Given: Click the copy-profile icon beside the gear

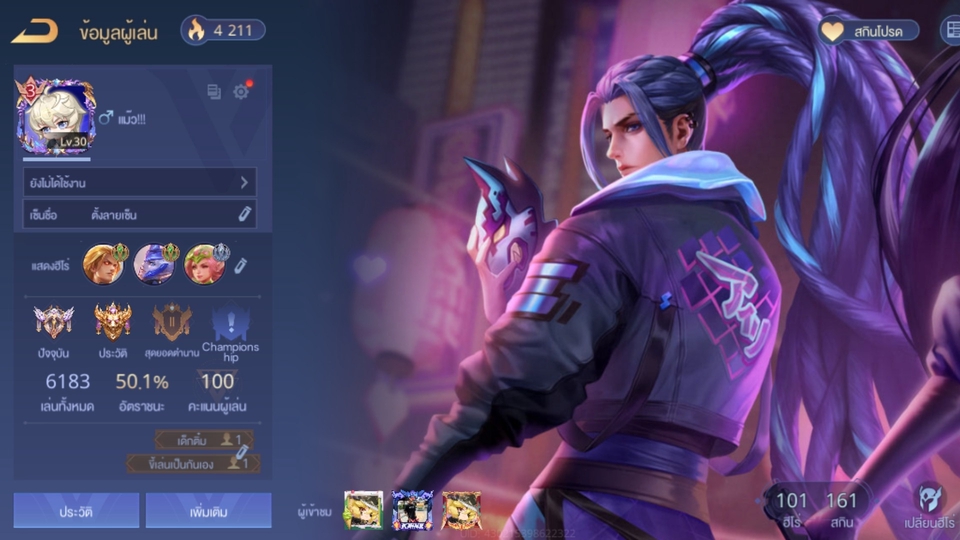Looking at the screenshot, I should [214, 92].
